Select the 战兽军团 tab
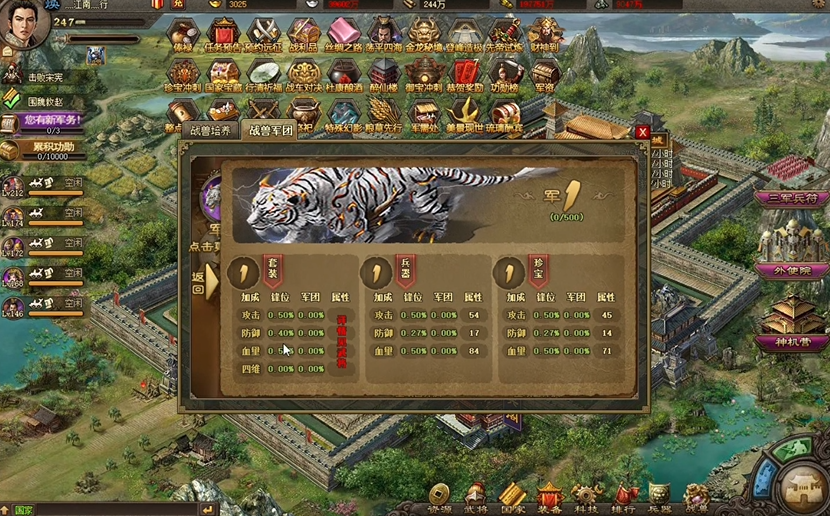 pos(272,130)
